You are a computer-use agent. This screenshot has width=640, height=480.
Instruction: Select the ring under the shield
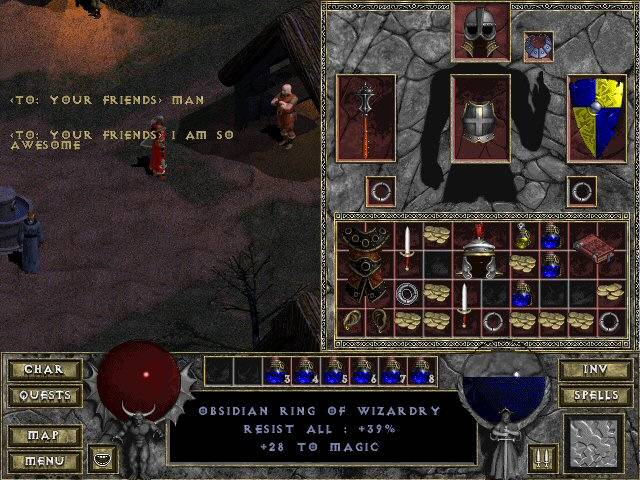click(x=582, y=190)
